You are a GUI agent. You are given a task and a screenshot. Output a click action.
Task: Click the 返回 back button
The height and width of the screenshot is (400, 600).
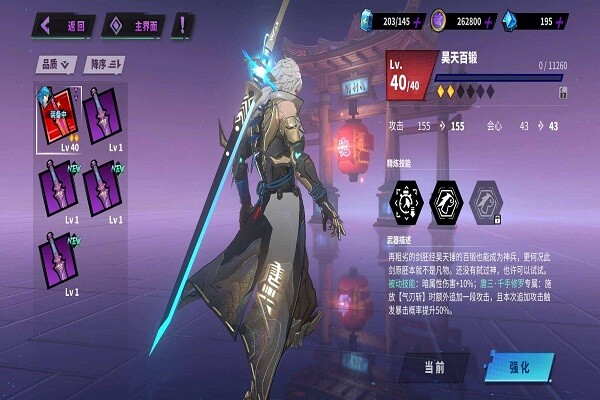coord(64,23)
